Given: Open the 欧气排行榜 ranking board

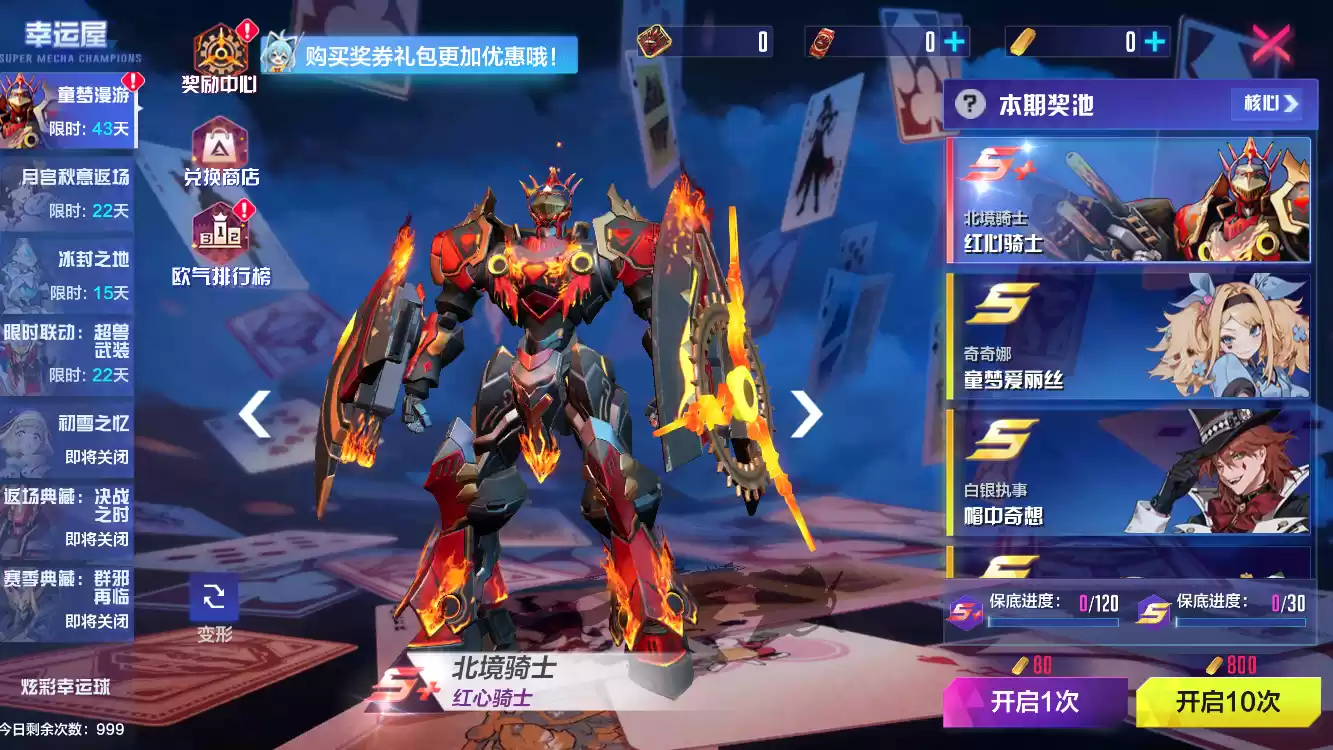Looking at the screenshot, I should [221, 243].
